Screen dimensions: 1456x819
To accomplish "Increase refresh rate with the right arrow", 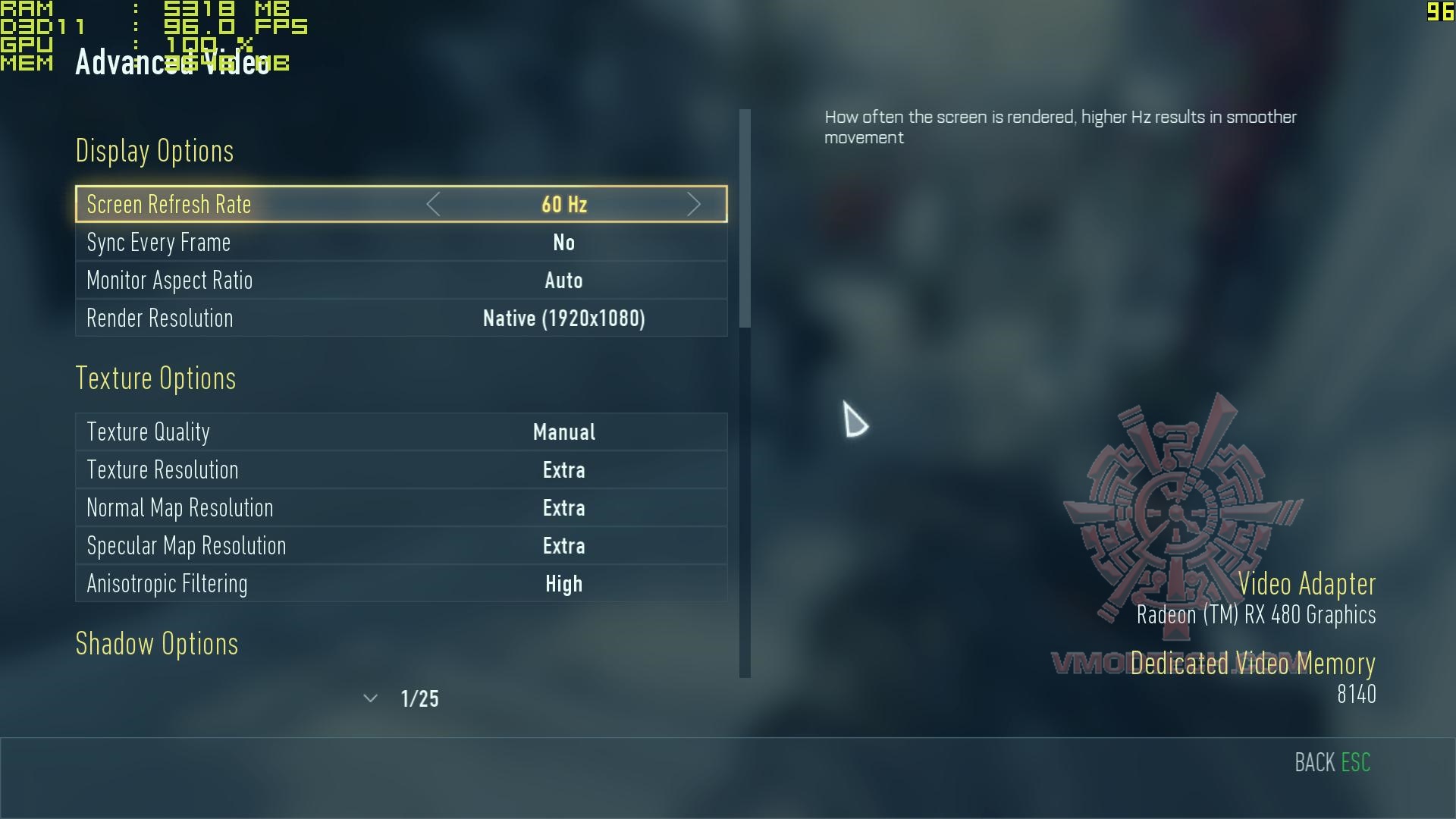I will (694, 204).
